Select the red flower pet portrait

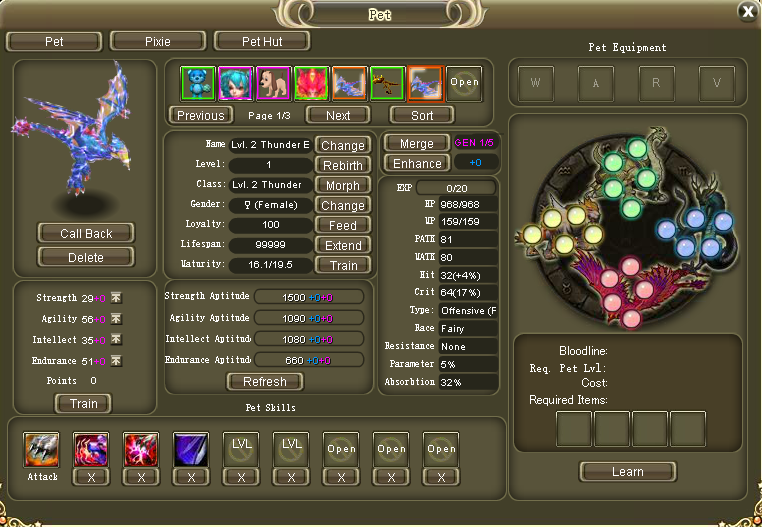pos(311,83)
